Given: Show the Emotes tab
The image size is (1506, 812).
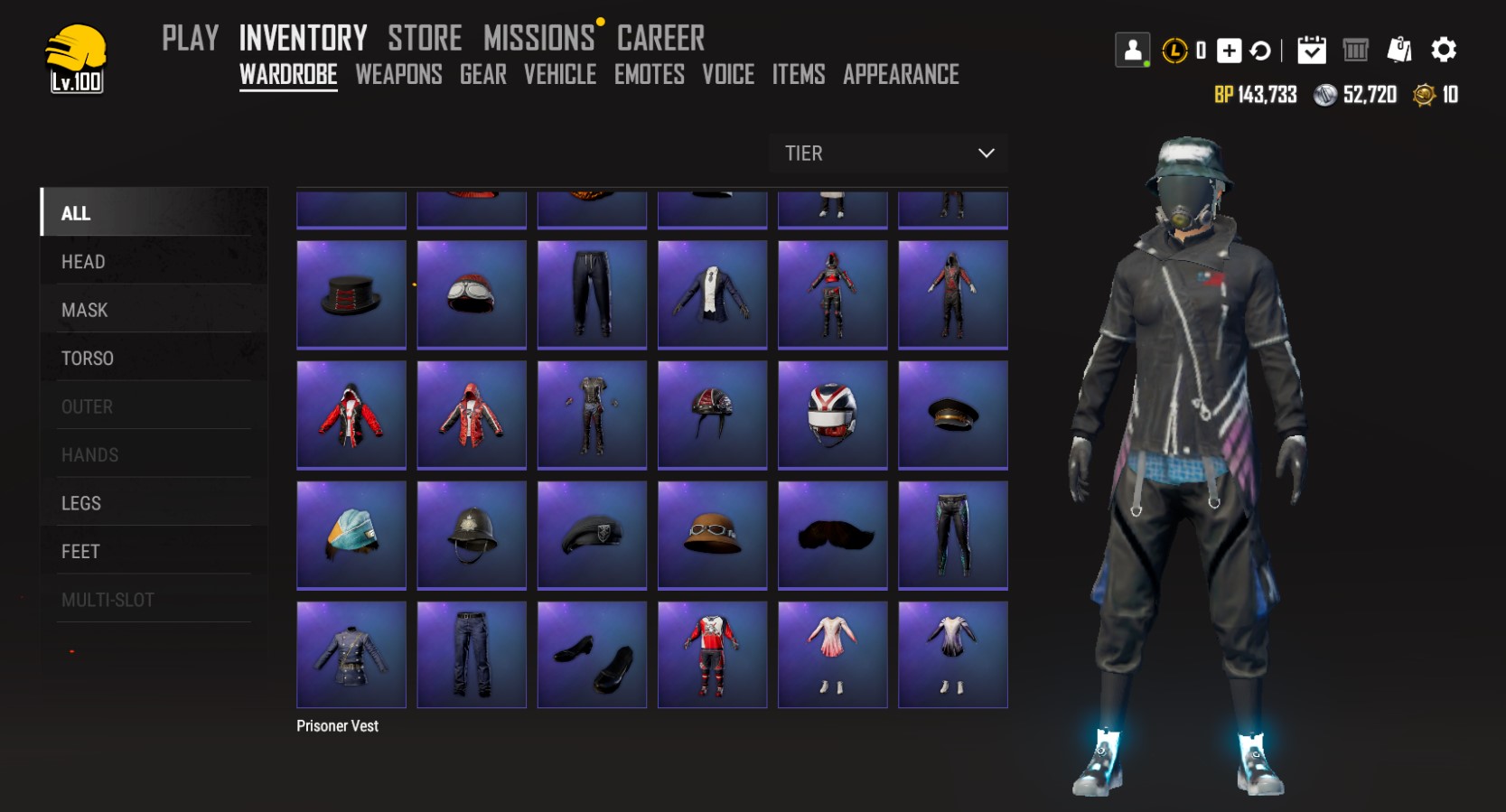Looking at the screenshot, I should coord(650,74).
